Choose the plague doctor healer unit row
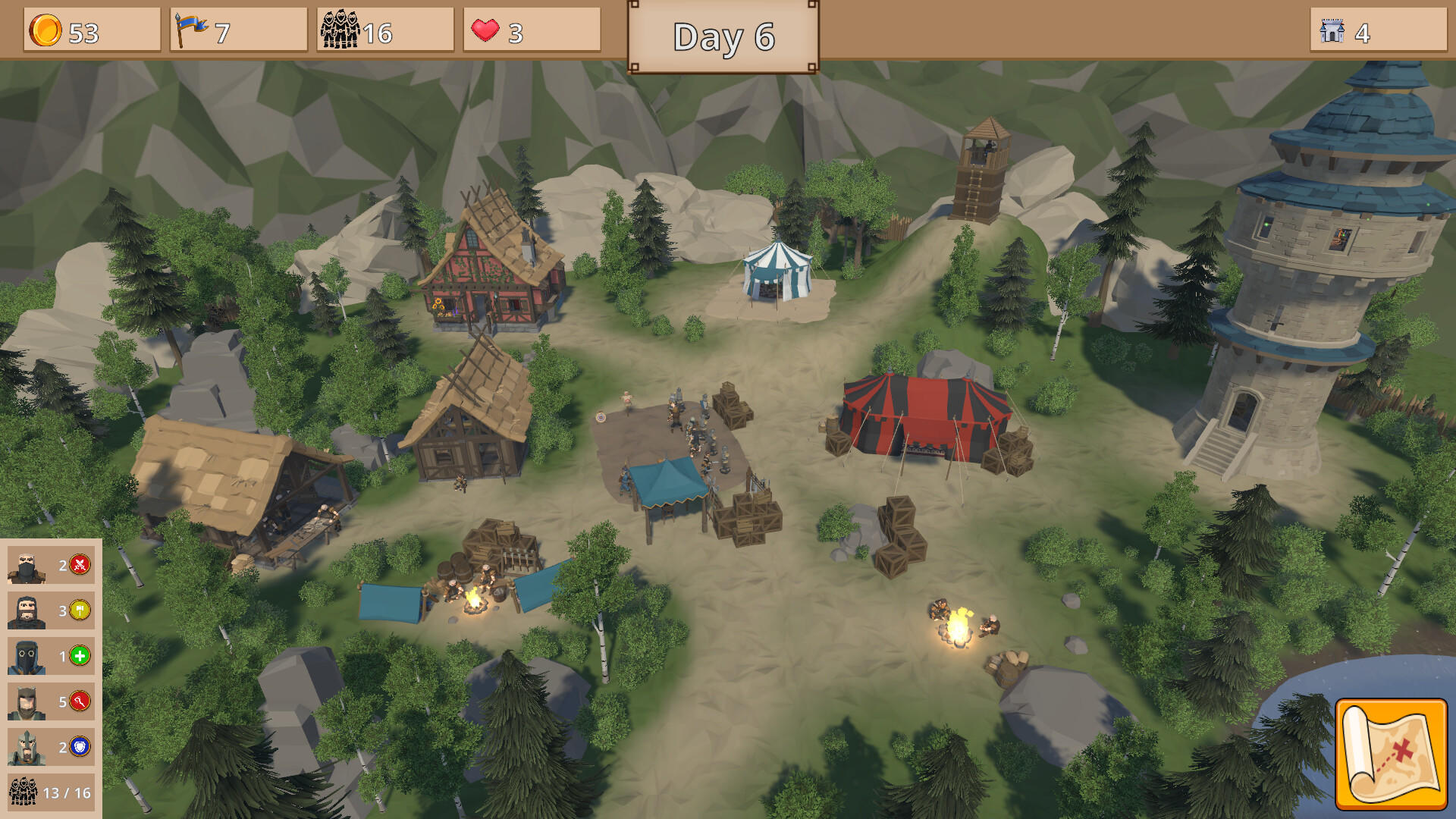 point(50,656)
